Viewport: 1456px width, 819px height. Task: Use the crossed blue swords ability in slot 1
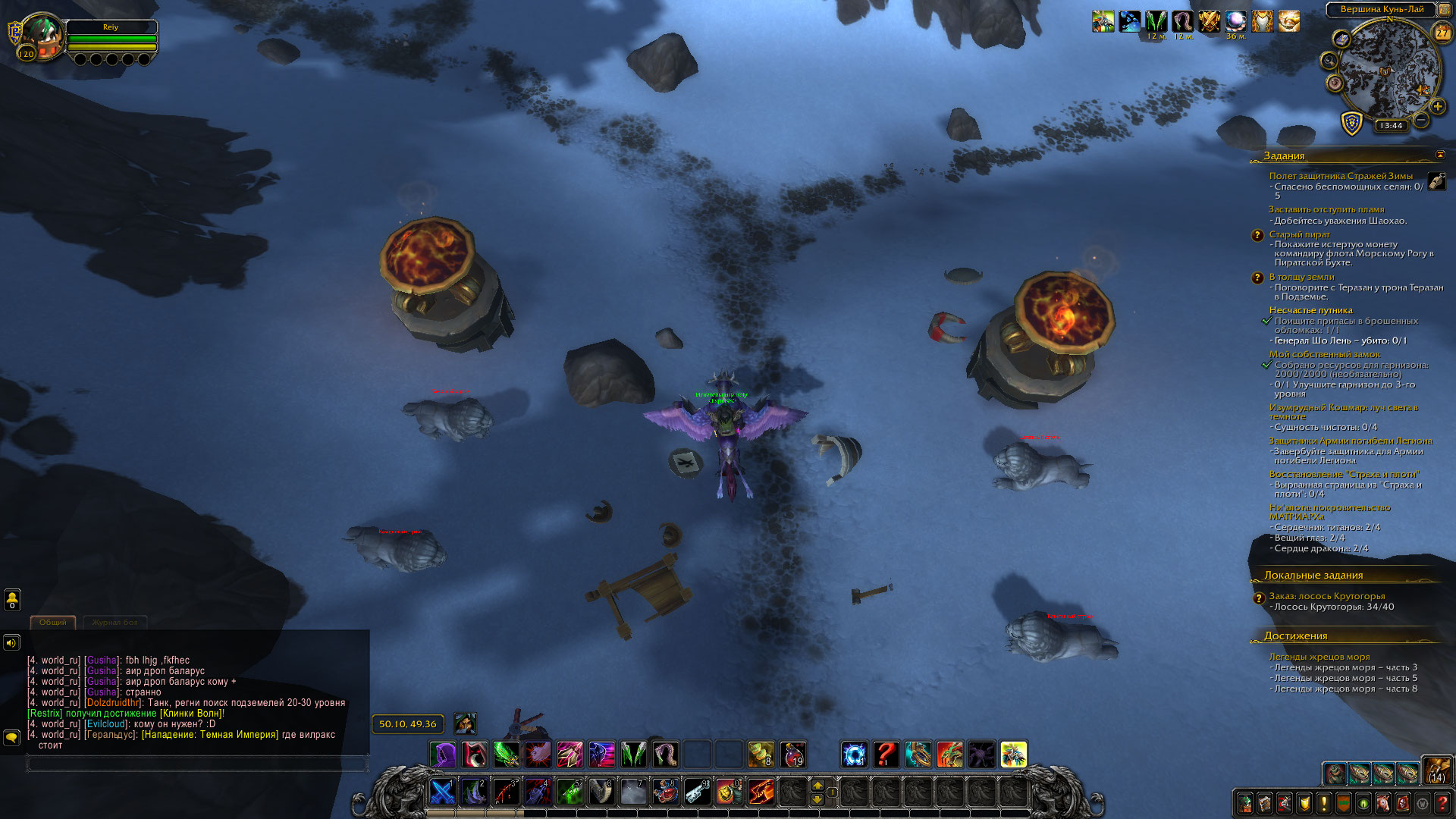point(442,792)
